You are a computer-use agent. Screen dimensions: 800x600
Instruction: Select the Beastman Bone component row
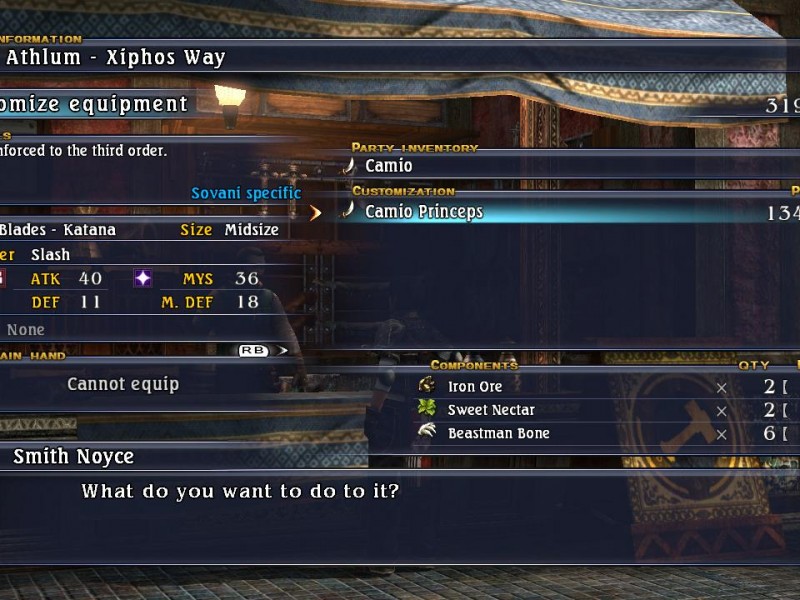pyautogui.click(x=498, y=434)
